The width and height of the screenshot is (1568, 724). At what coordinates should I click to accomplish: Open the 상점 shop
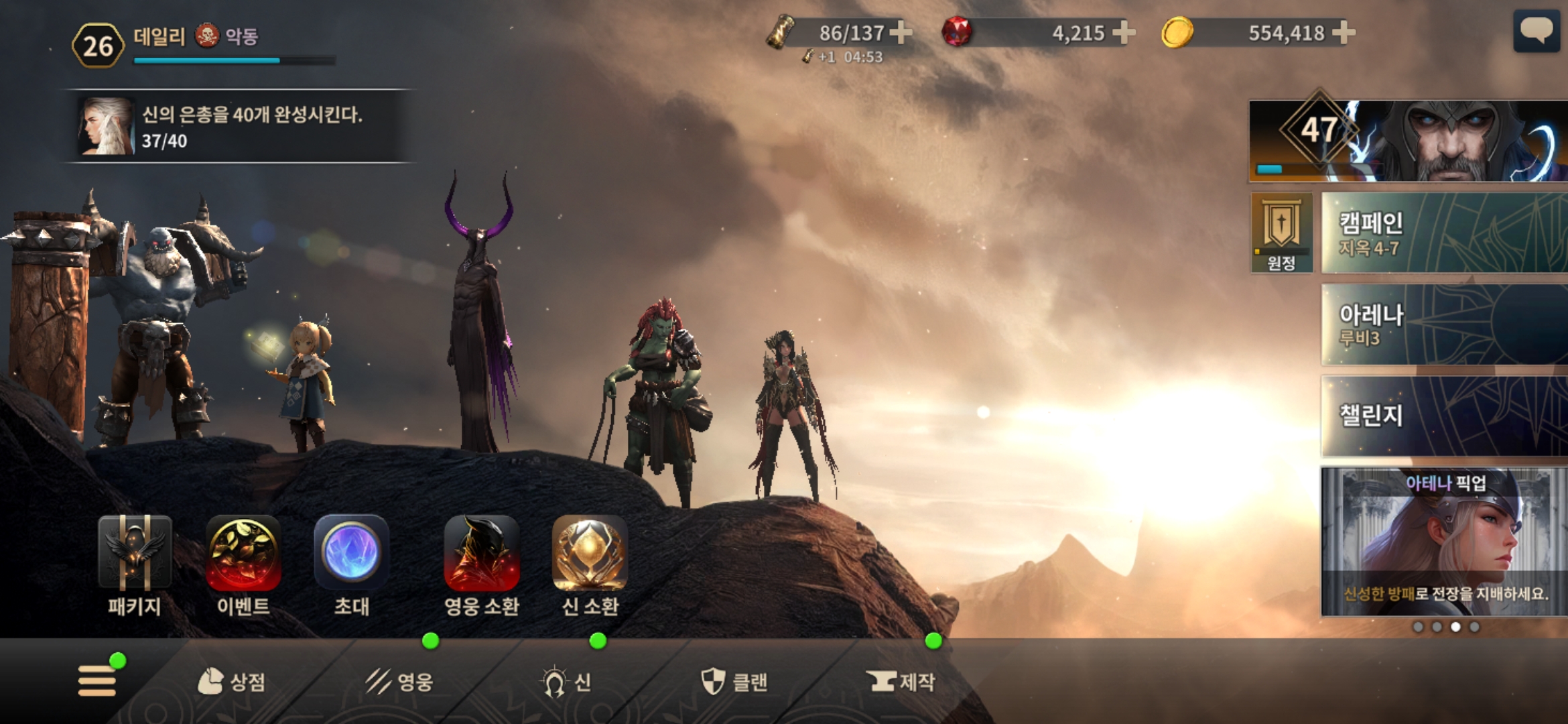232,682
